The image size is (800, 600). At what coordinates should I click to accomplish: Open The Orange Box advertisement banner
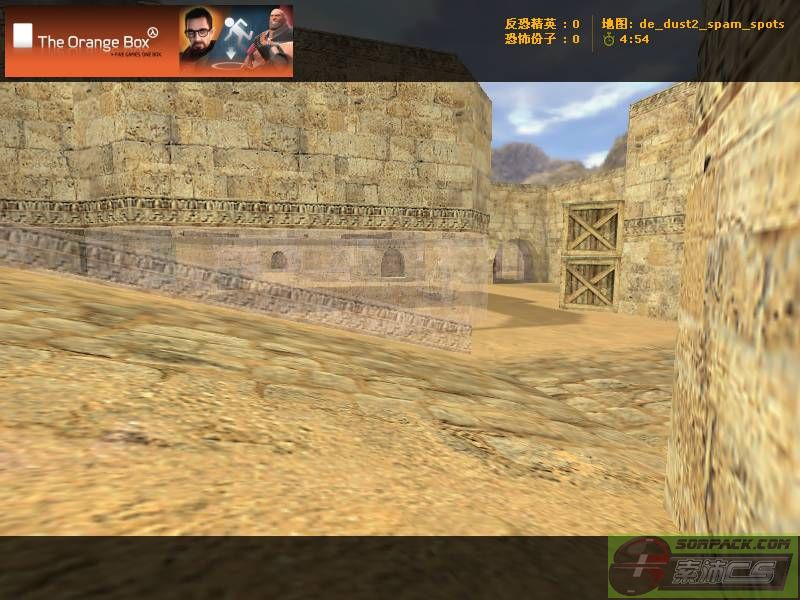149,41
